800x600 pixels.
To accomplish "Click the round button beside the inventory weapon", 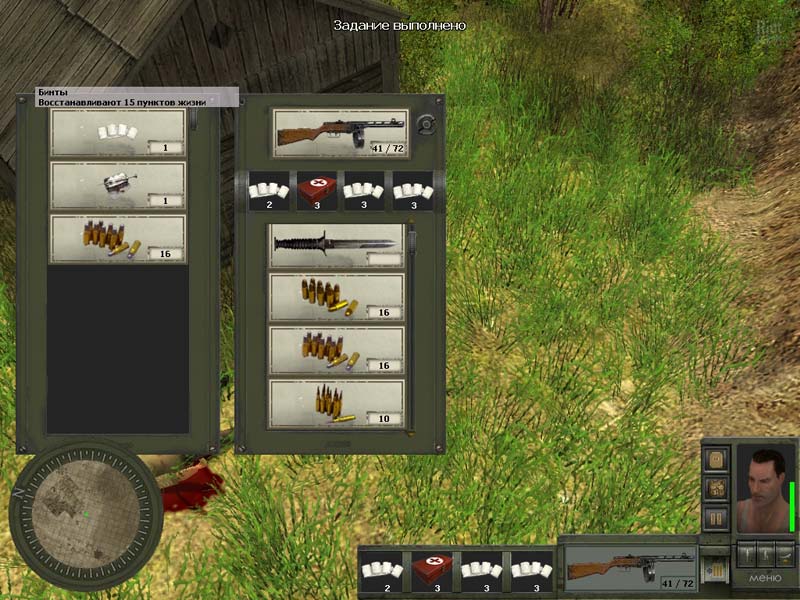I will tap(426, 125).
